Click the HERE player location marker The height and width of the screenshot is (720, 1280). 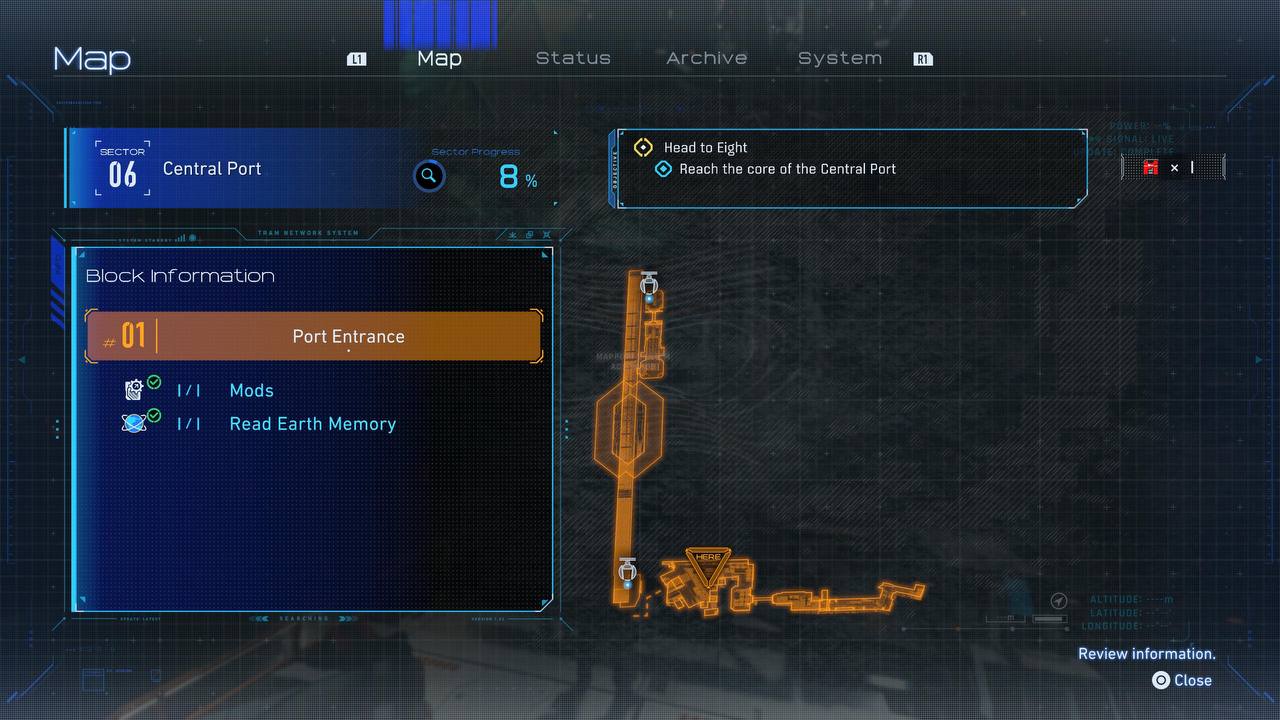click(x=708, y=561)
